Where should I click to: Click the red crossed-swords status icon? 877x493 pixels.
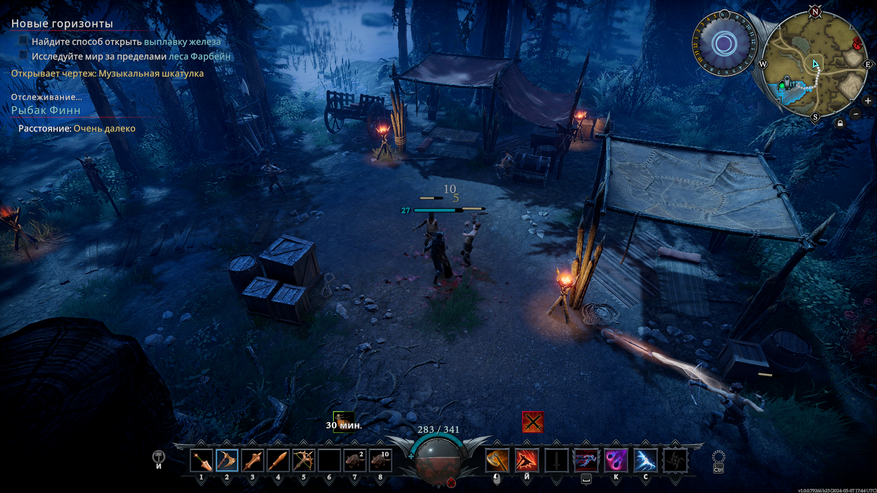[532, 422]
